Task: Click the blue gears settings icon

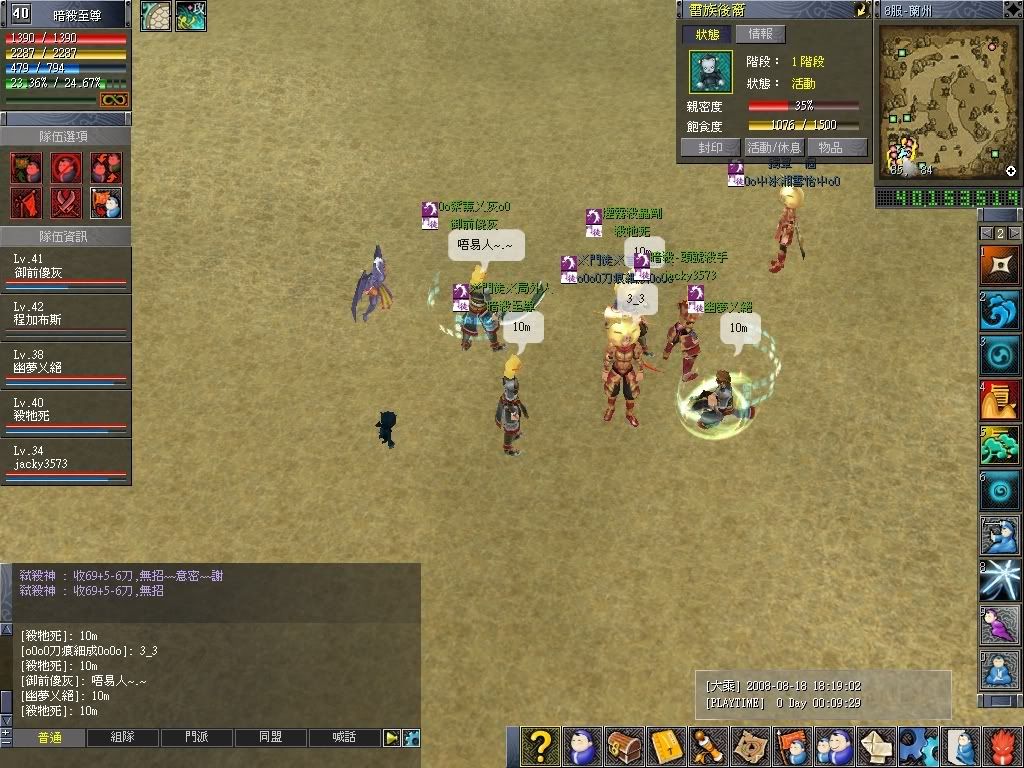Action: pyautogui.click(x=917, y=746)
